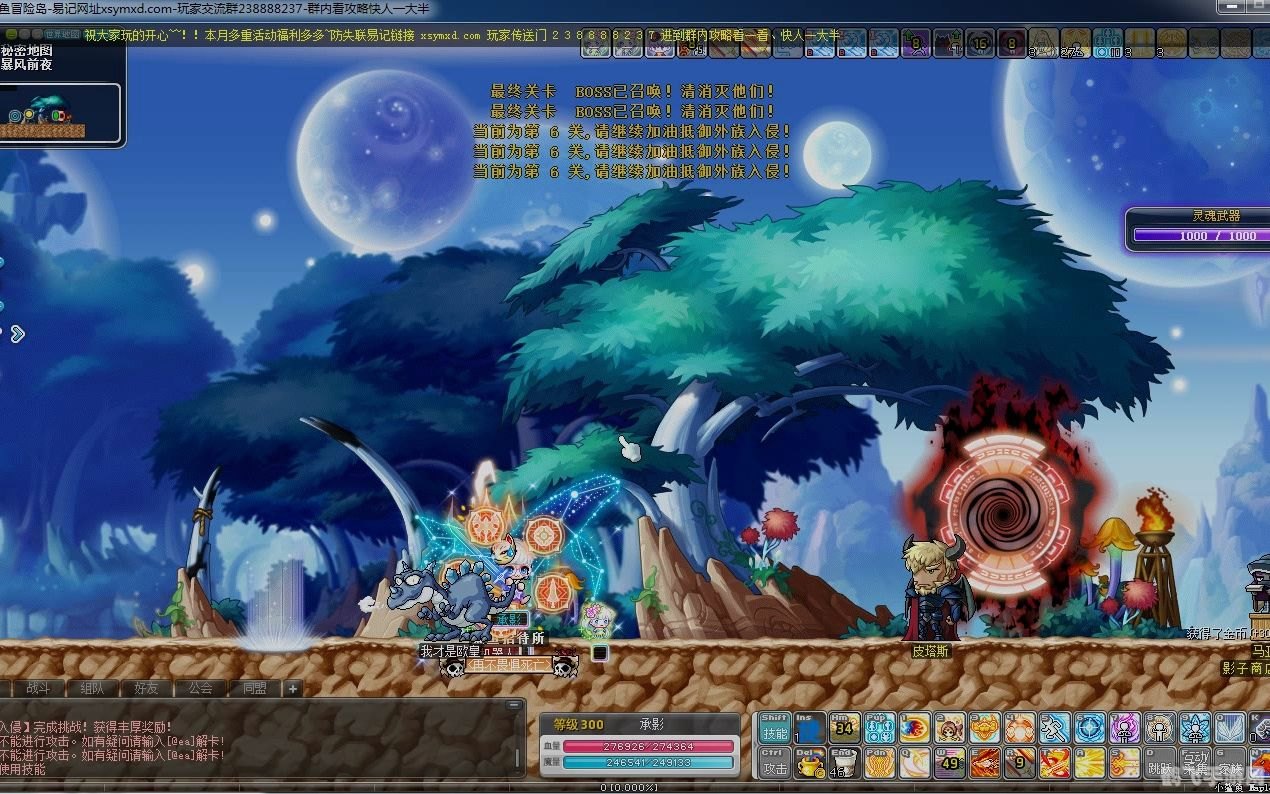Use the white cup item showing 46
The width and height of the screenshot is (1270, 794).
843,765
